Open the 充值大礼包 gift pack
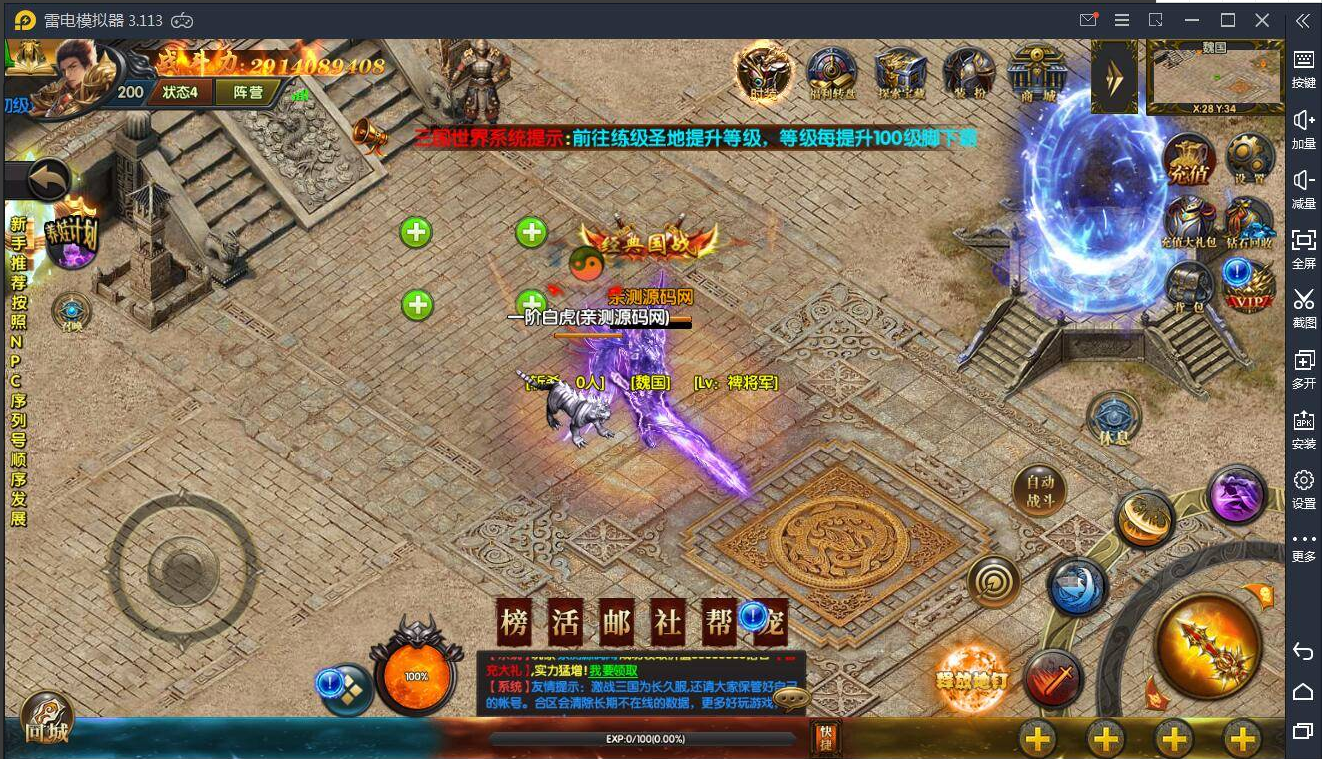Viewport: 1322px width, 759px height. pyautogui.click(x=1189, y=222)
